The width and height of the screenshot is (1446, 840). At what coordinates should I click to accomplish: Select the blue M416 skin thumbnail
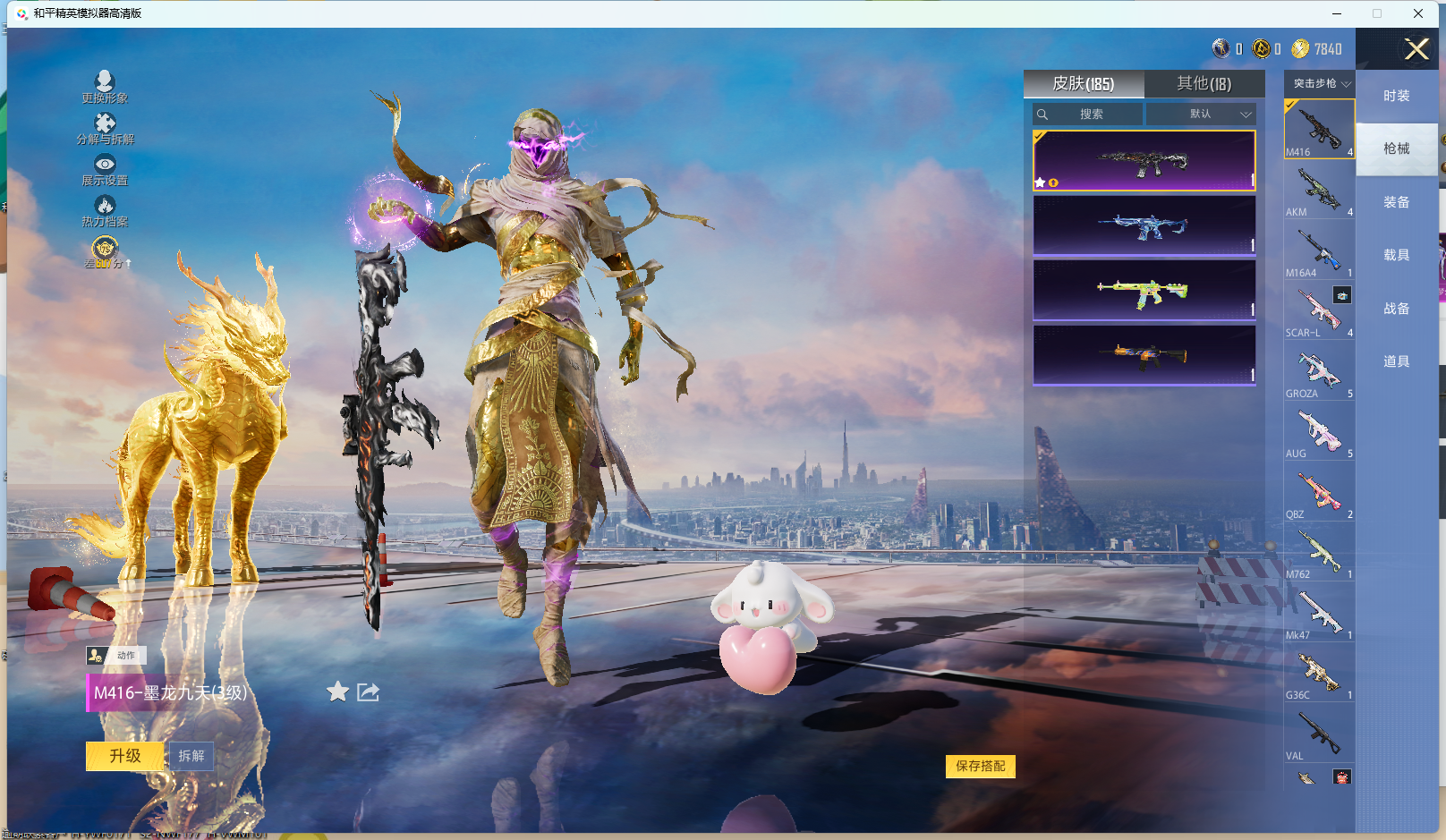coord(1144,225)
